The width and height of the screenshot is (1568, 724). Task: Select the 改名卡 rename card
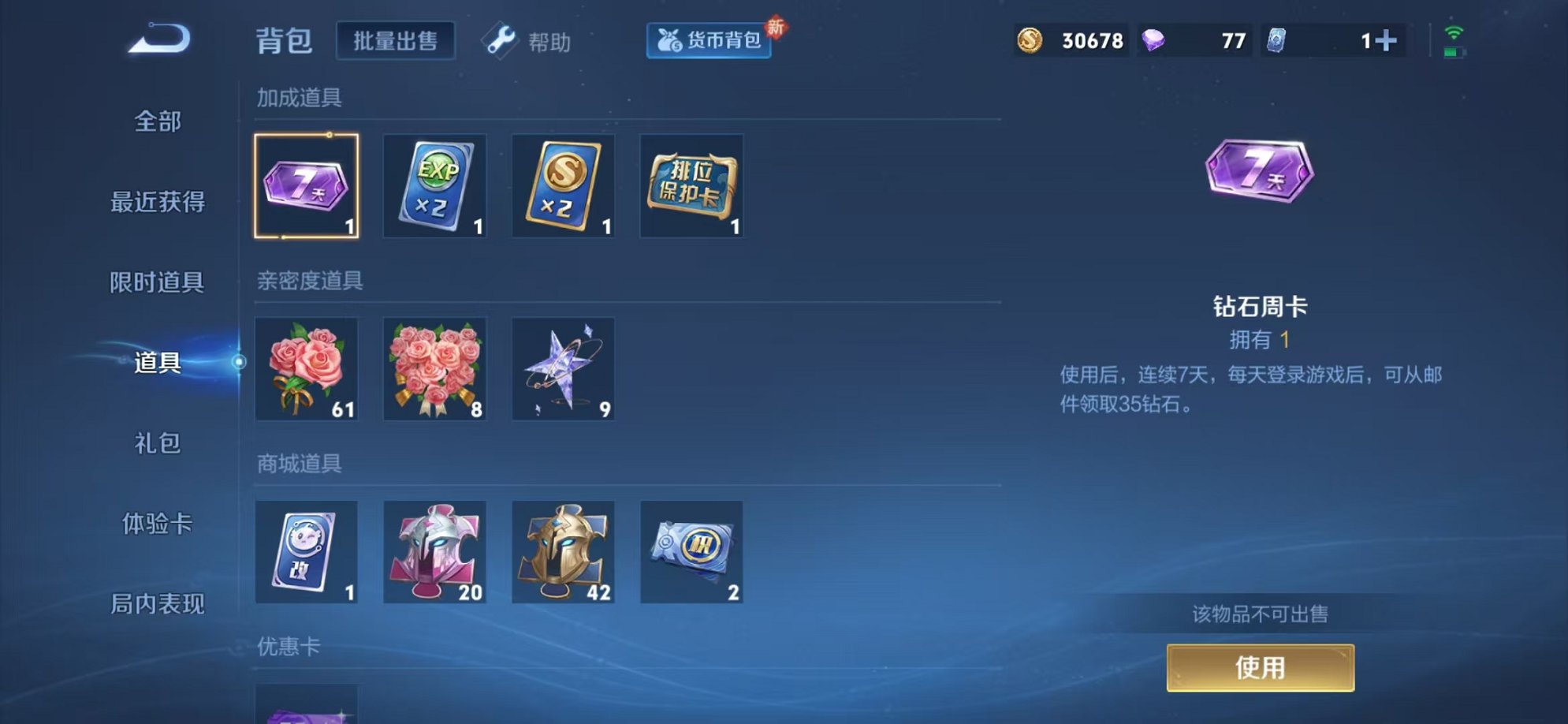pos(307,552)
